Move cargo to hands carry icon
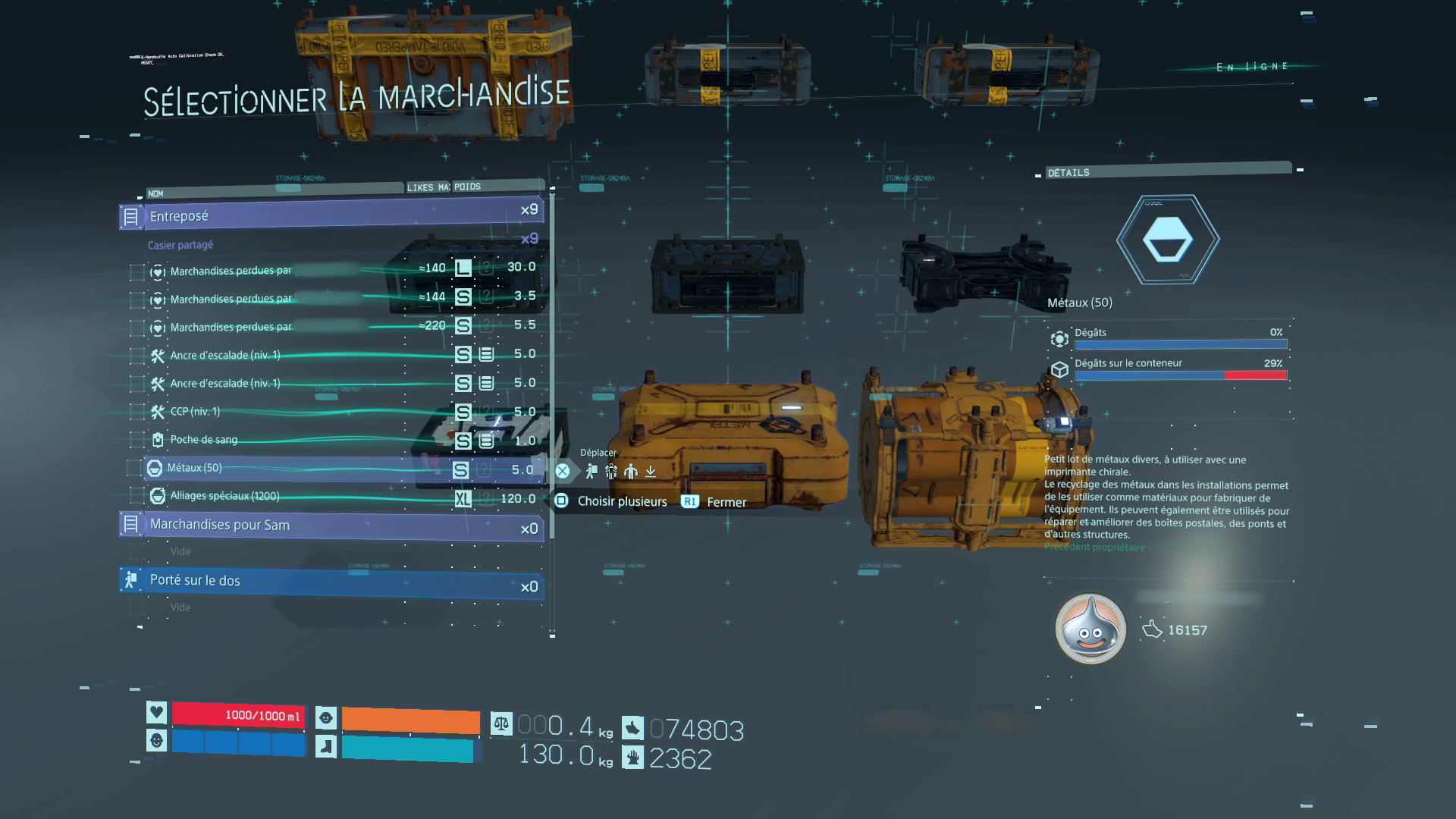 631,472
